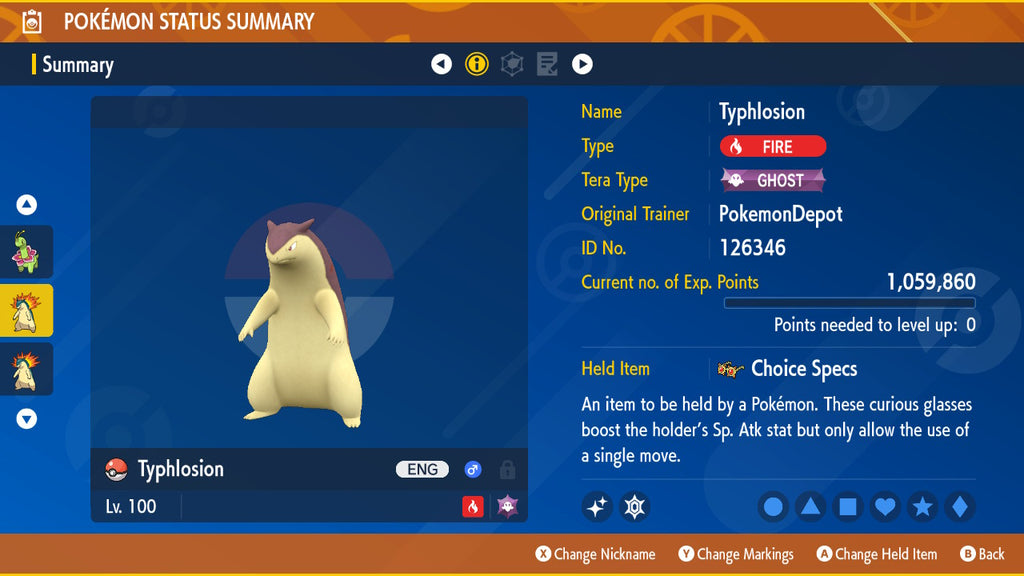The width and height of the screenshot is (1024, 576).
Task: Click the party list down arrow
Action: point(27,419)
